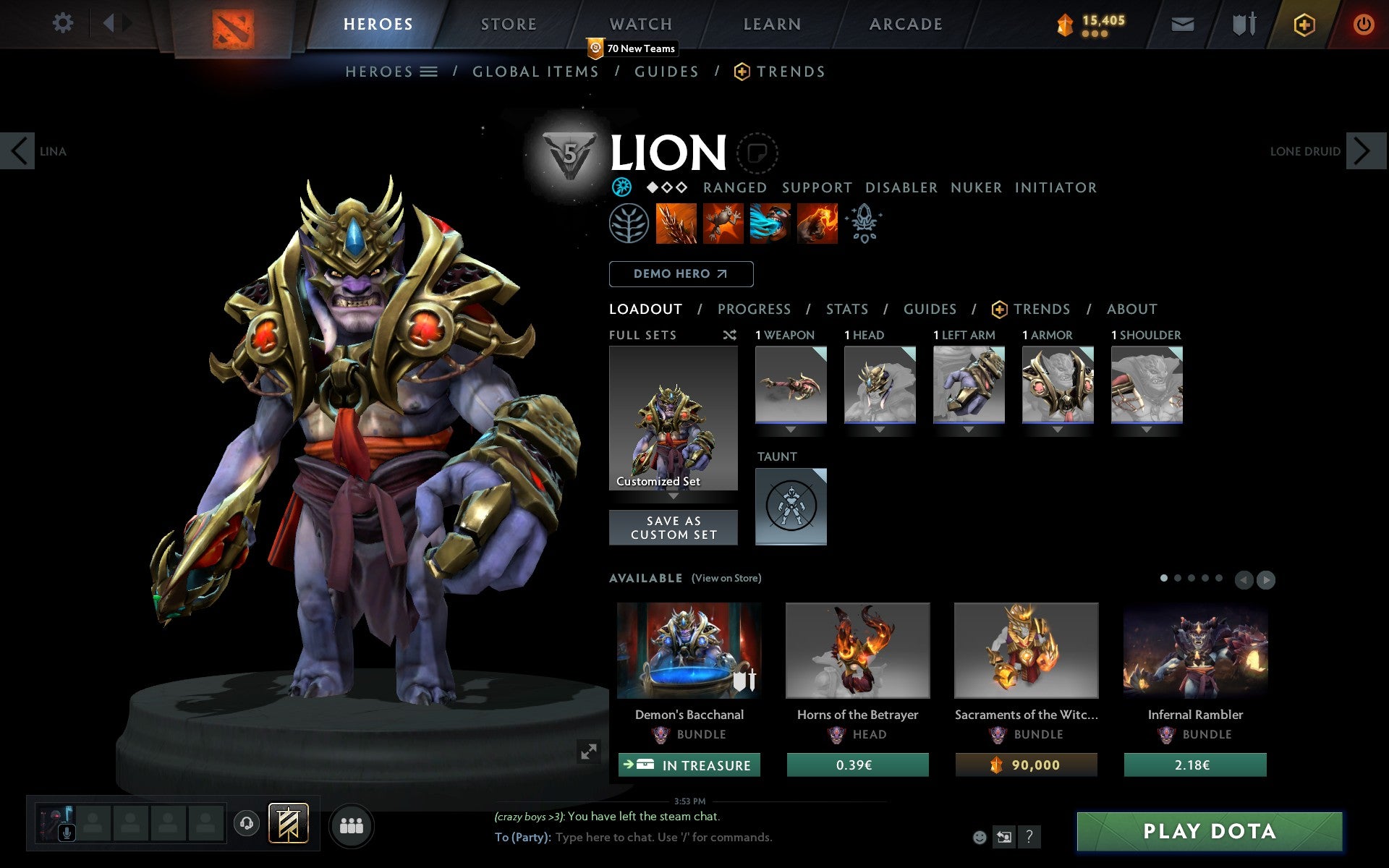Screen dimensions: 1389x868
Task: Open the shuffle icon next to Full Sets
Action: coord(731,335)
